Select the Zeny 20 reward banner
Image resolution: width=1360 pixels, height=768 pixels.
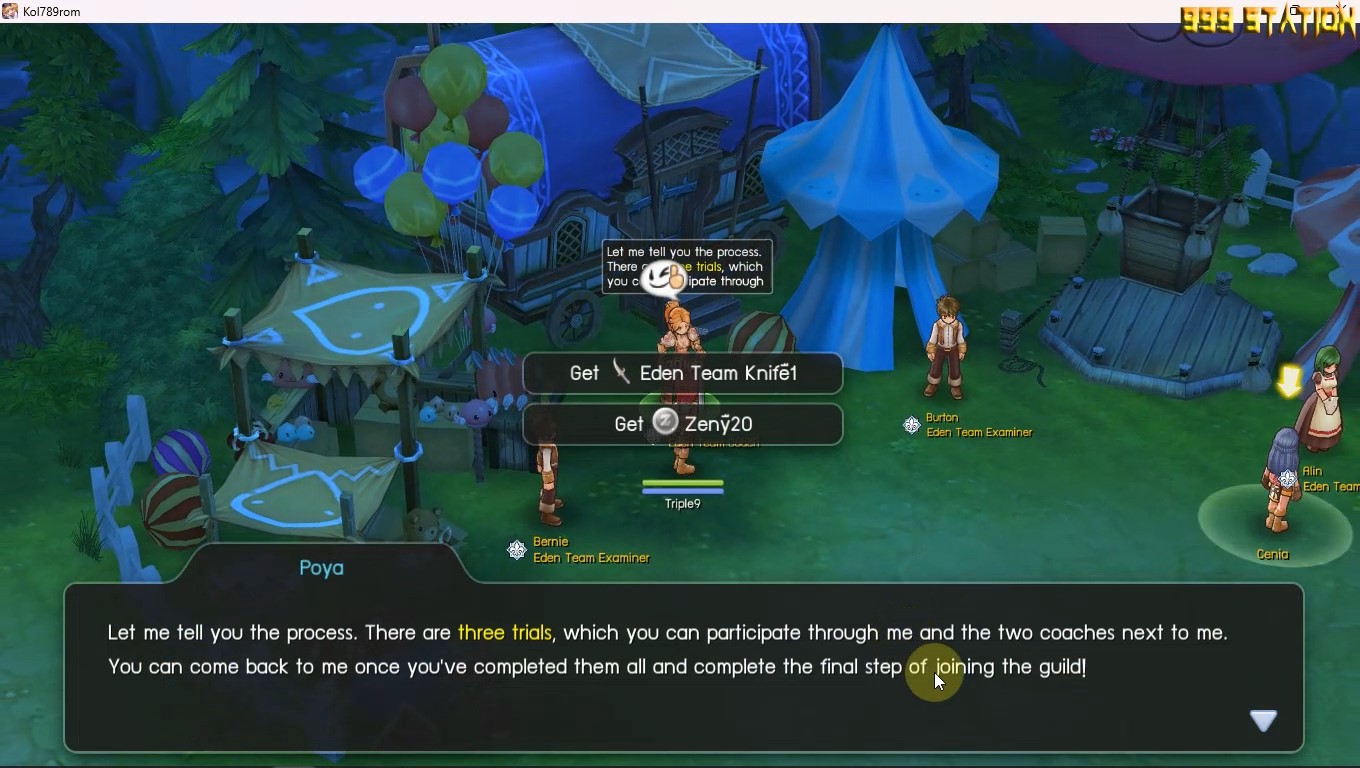683,424
